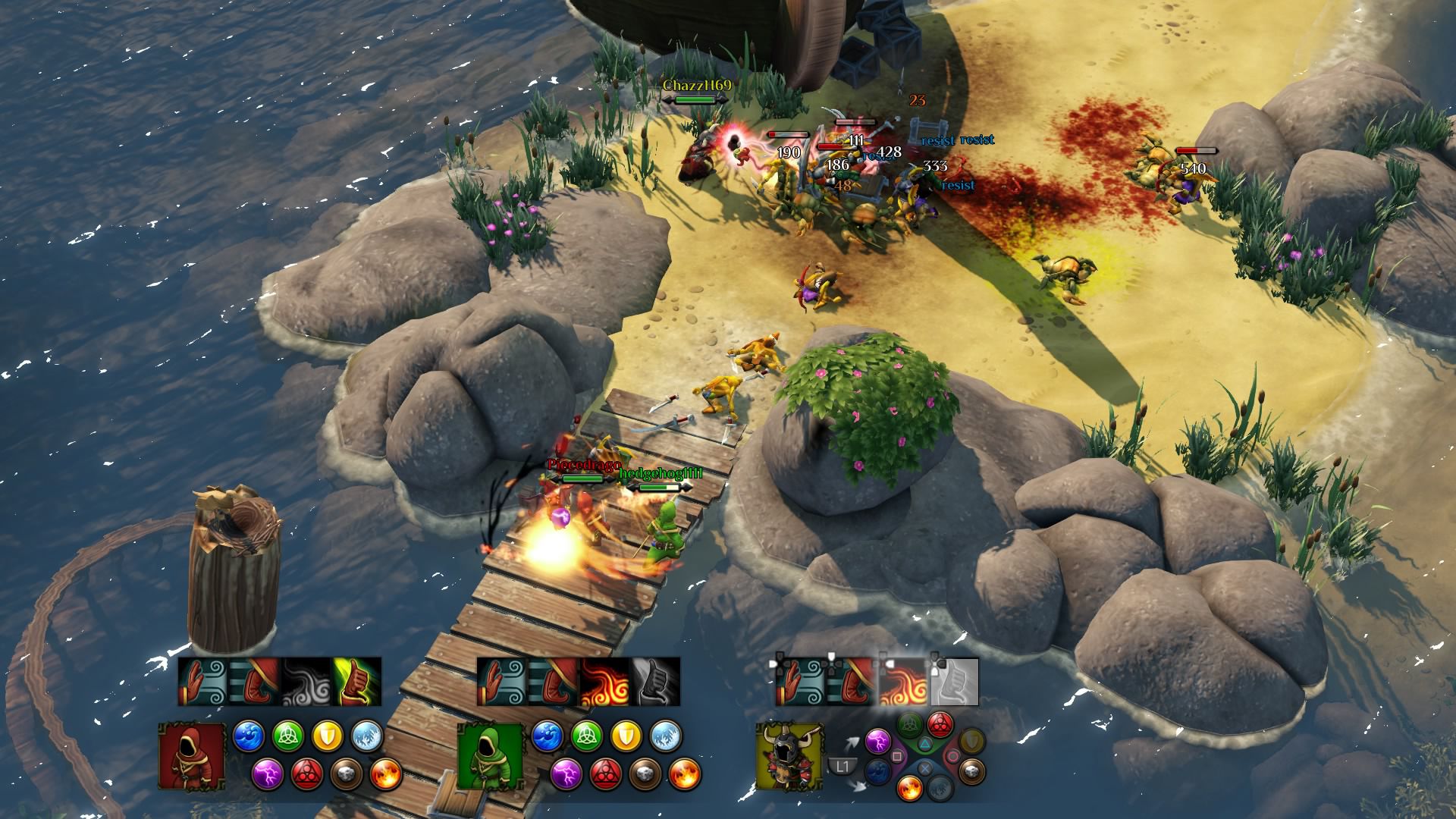Click the L1 controller prompt indicator
Screen dimensions: 1456x819
tap(843, 765)
